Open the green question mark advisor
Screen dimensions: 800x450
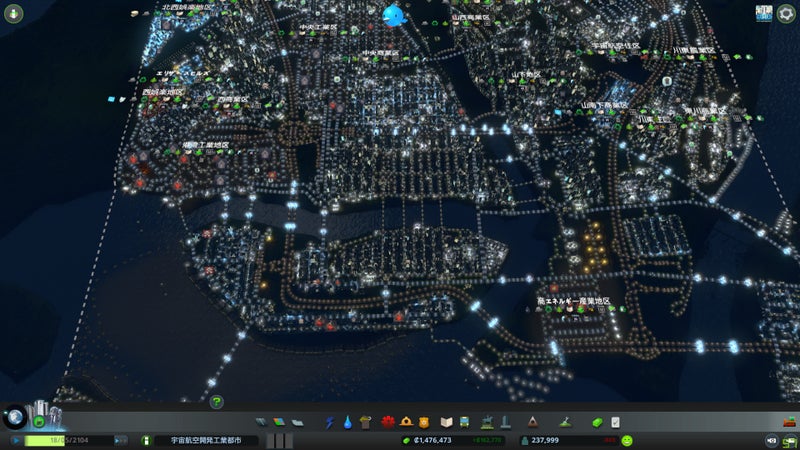click(x=216, y=401)
